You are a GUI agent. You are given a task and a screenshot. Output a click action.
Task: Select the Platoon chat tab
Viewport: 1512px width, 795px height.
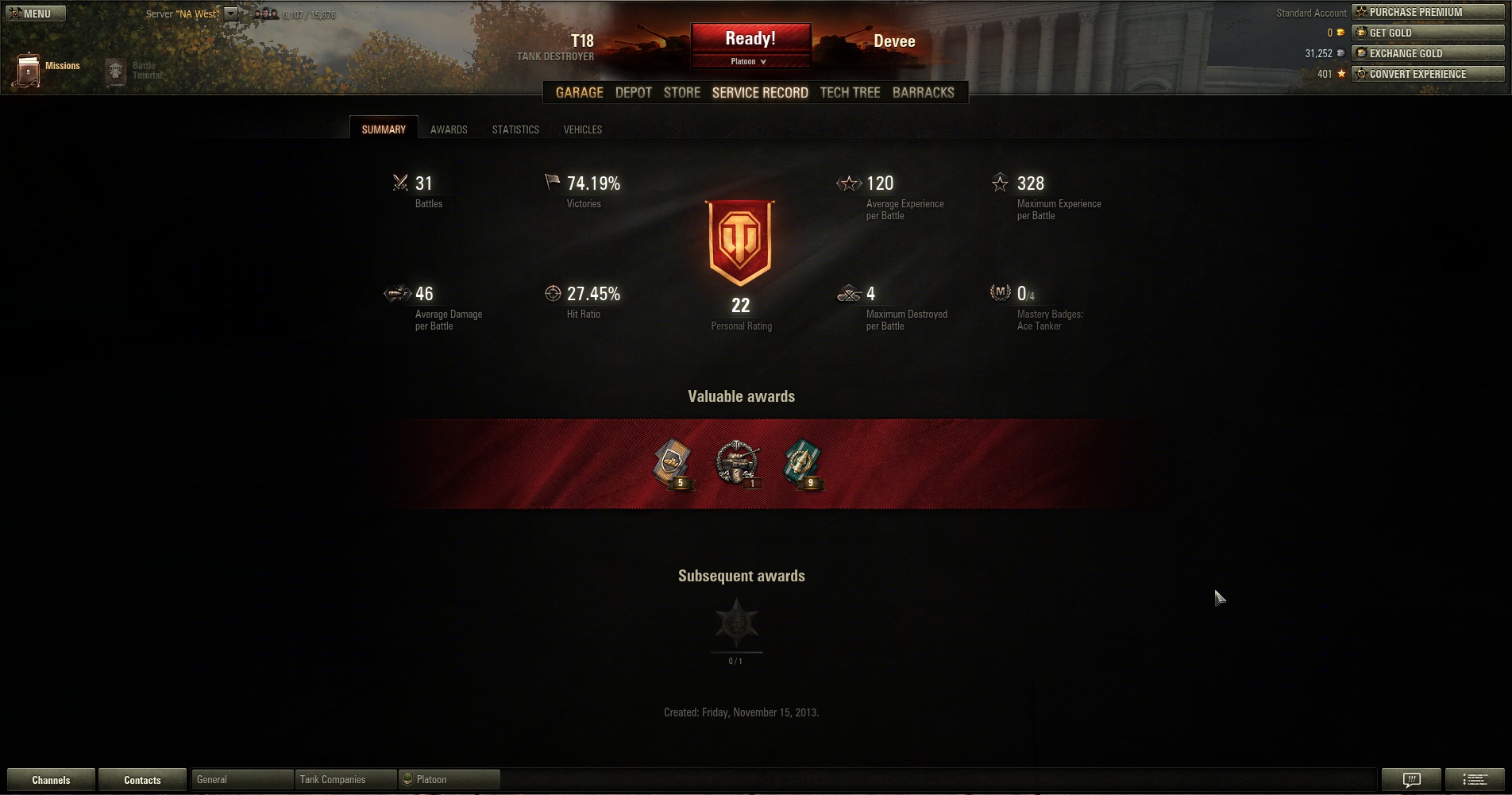(x=449, y=780)
